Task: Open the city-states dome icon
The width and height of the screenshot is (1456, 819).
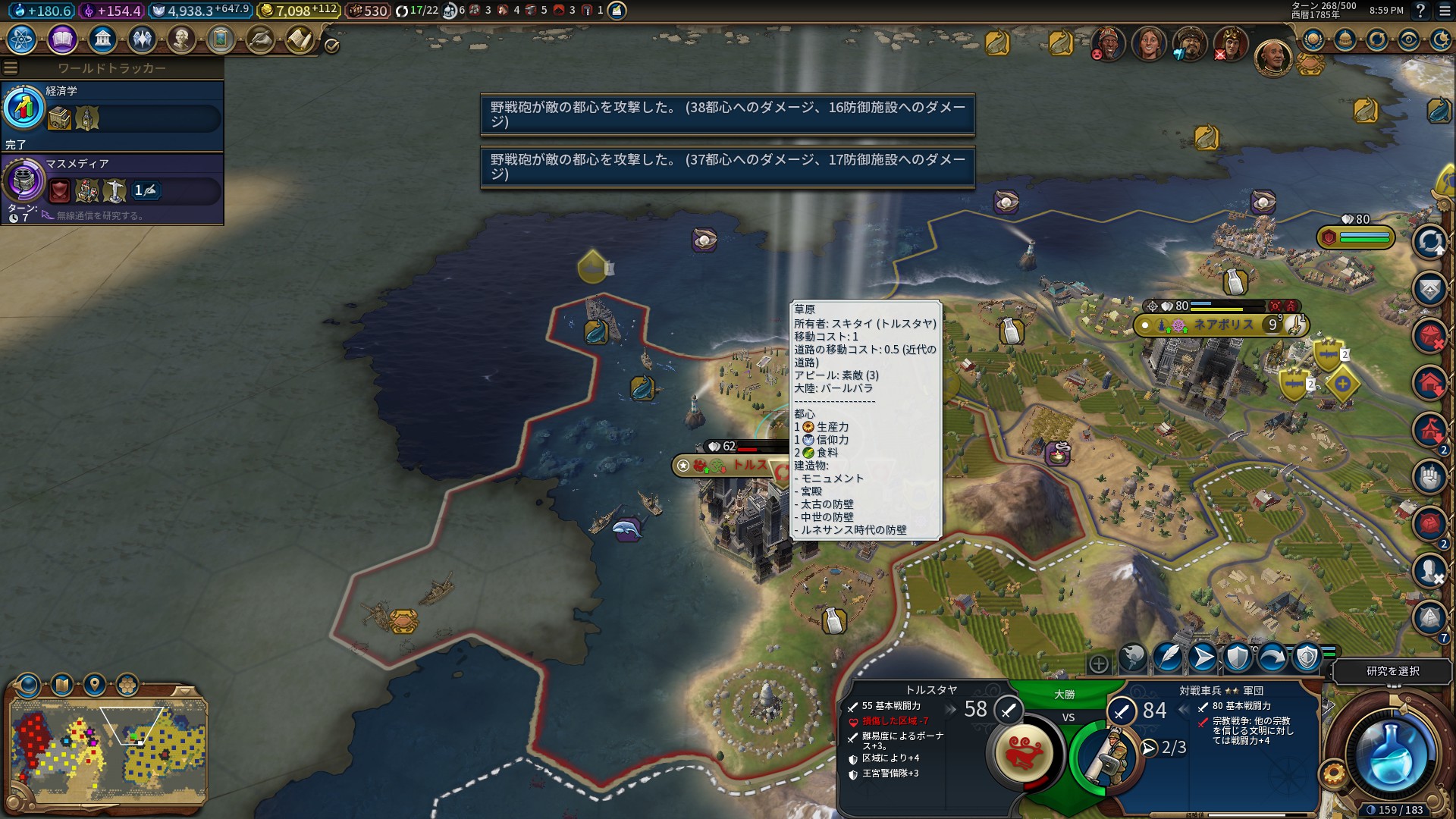Action: pos(1345,39)
